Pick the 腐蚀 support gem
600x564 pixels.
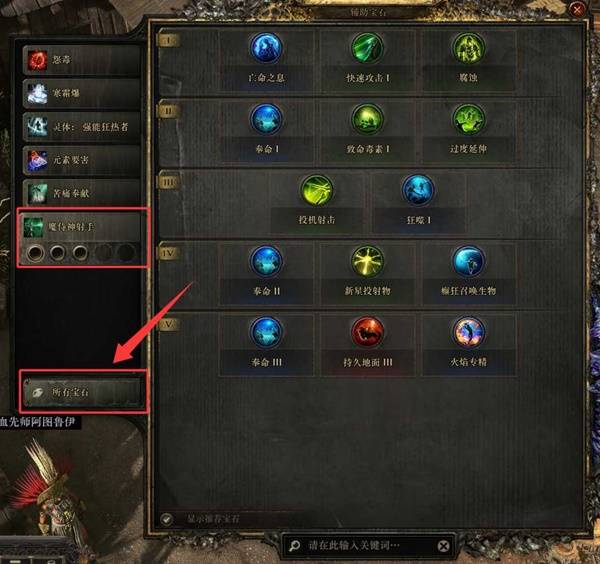coord(467,51)
